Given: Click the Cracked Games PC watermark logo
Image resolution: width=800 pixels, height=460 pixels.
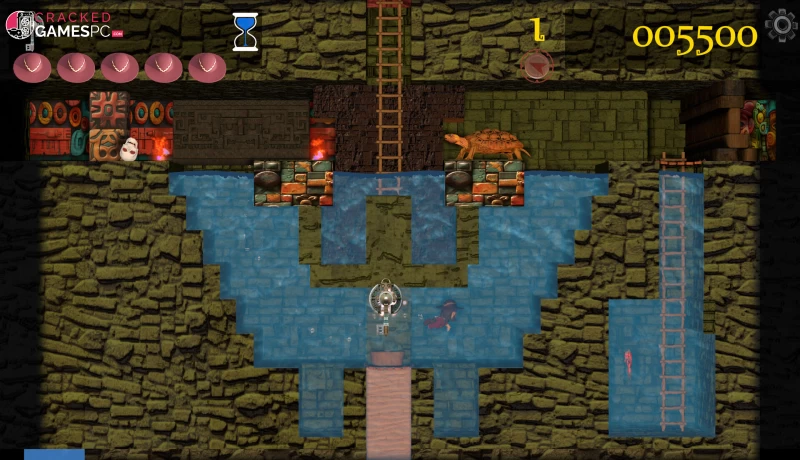Looking at the screenshot, I should click(x=62, y=25).
